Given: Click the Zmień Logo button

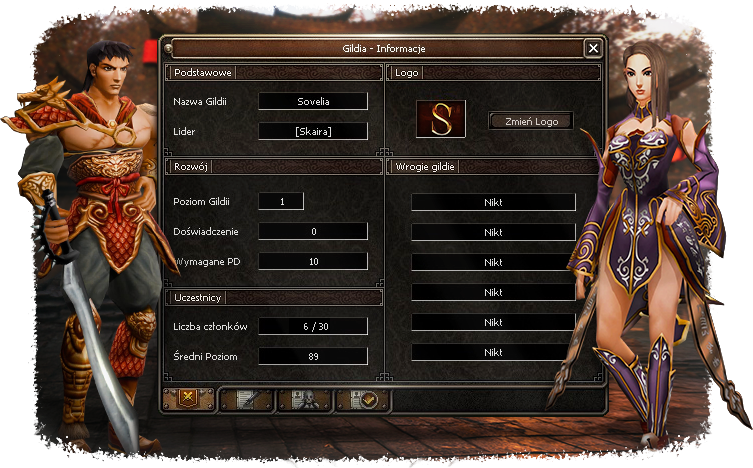Looking at the screenshot, I should pyautogui.click(x=530, y=121).
